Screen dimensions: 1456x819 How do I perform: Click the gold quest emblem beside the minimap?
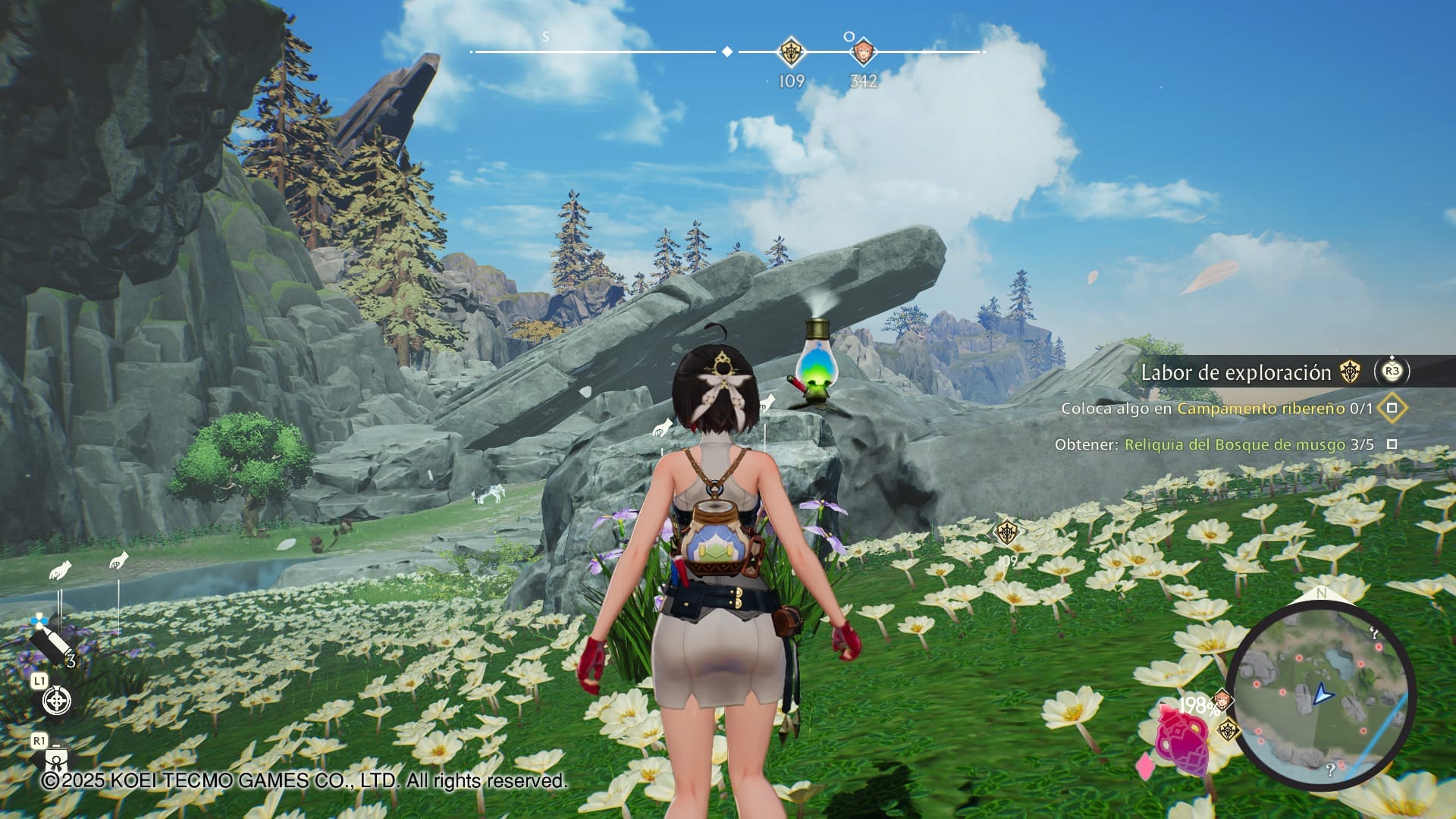pyautogui.click(x=1227, y=731)
